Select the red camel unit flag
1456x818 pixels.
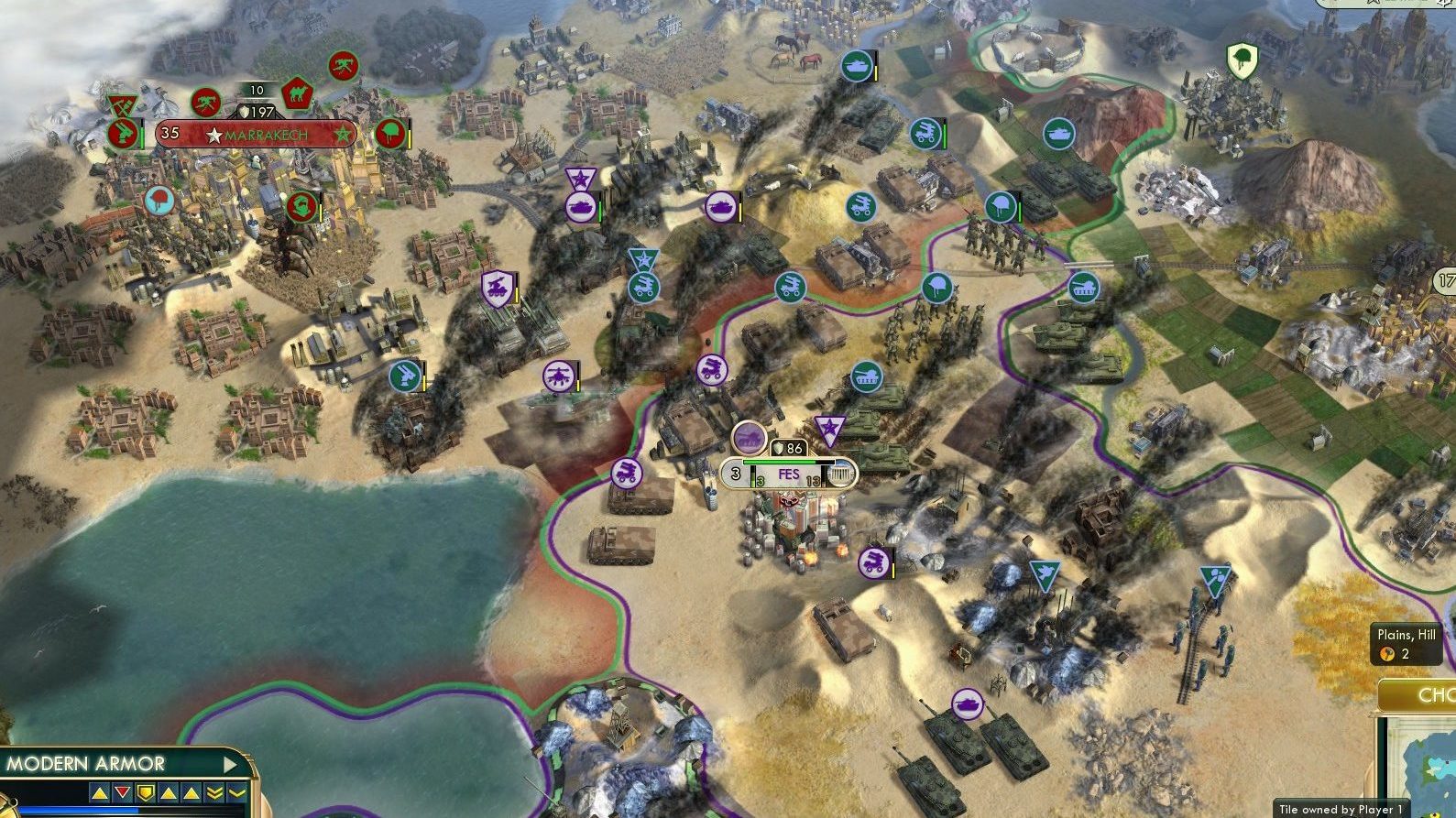coord(297,93)
